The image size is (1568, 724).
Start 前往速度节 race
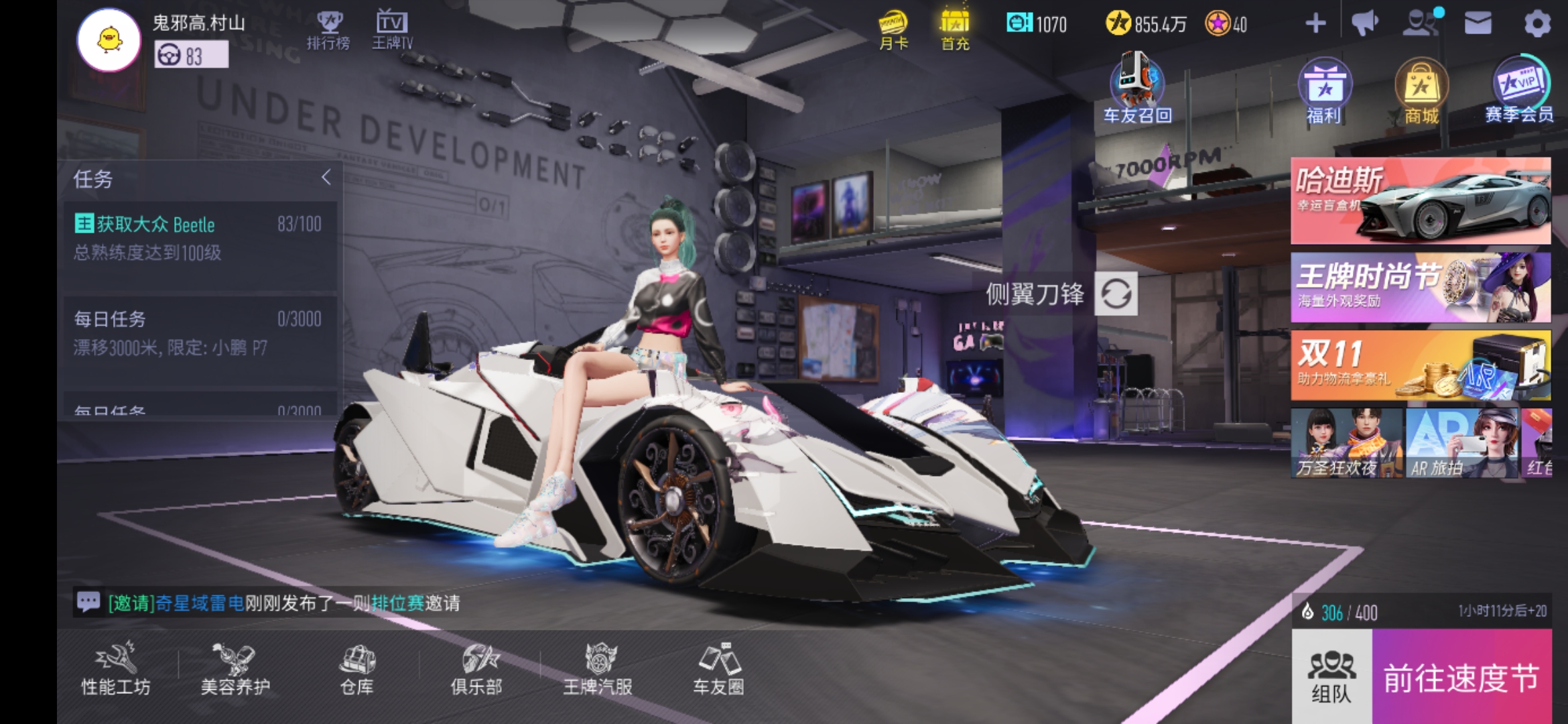pyautogui.click(x=1461, y=677)
